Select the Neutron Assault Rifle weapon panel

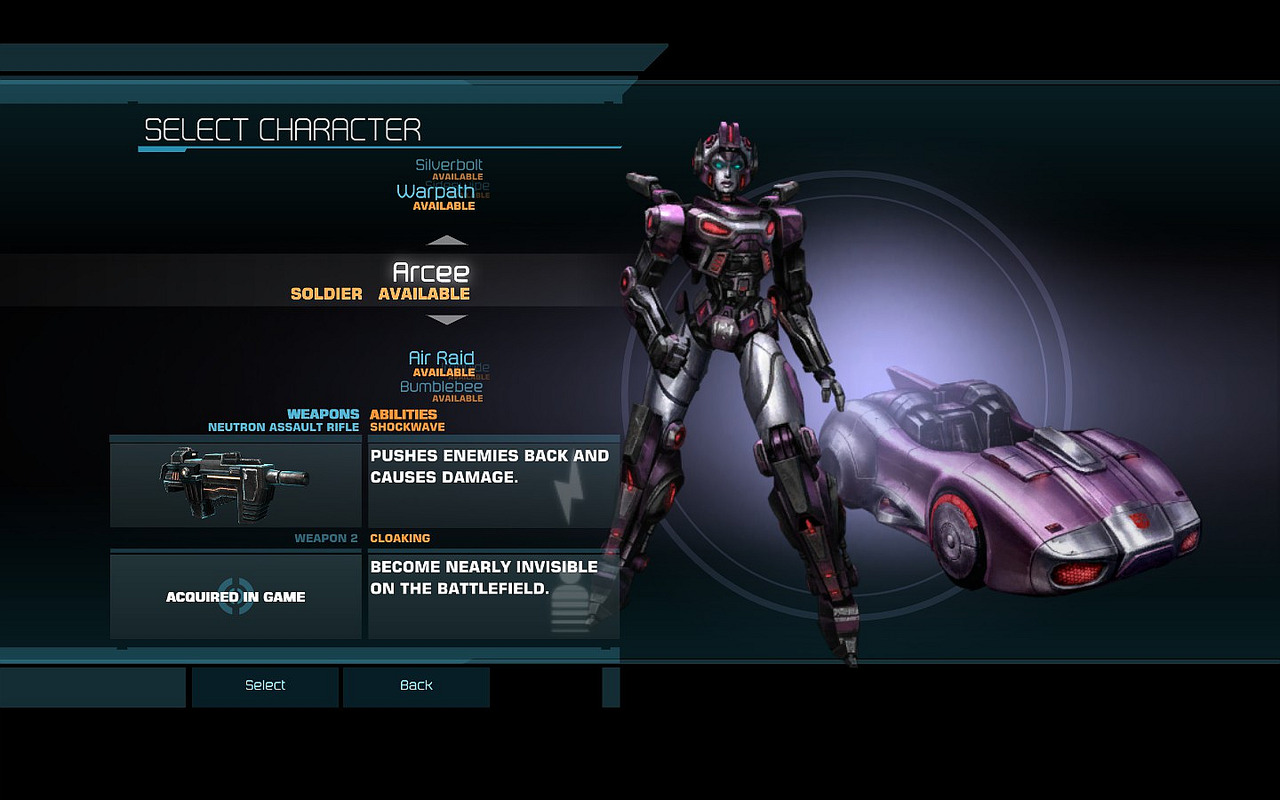click(x=236, y=484)
